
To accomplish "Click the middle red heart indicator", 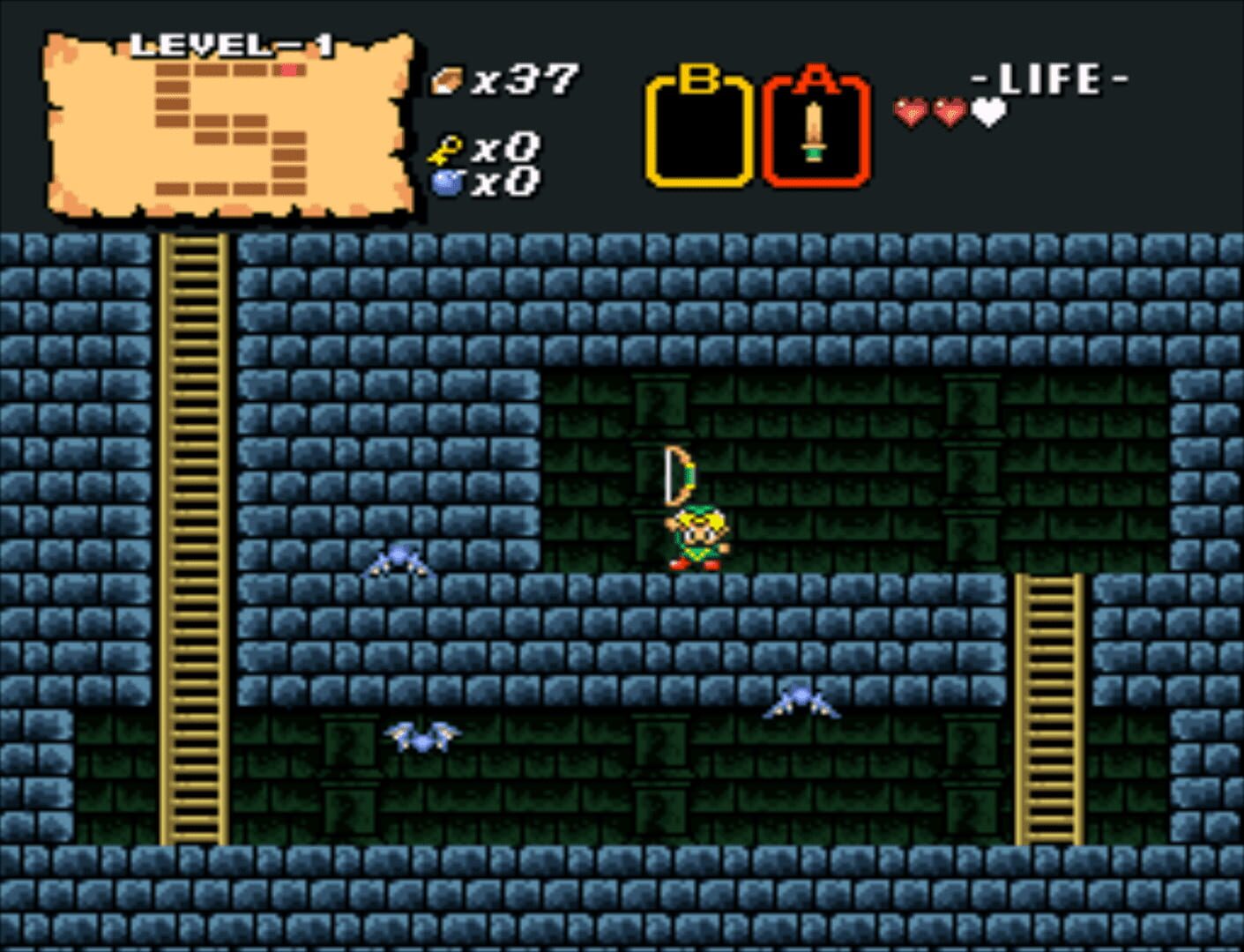I will click(x=948, y=113).
